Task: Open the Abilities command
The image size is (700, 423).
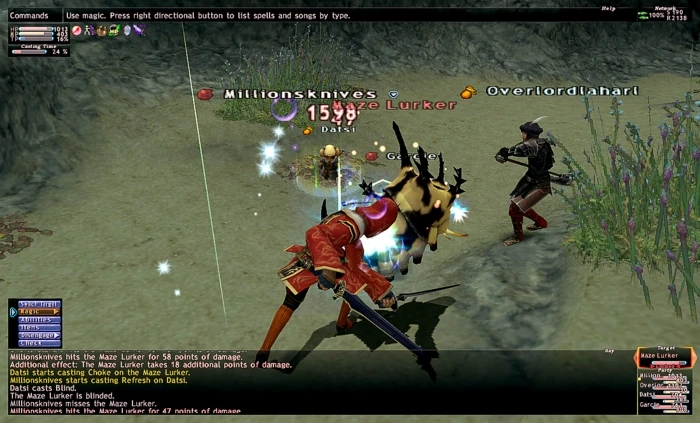Action: (36, 320)
